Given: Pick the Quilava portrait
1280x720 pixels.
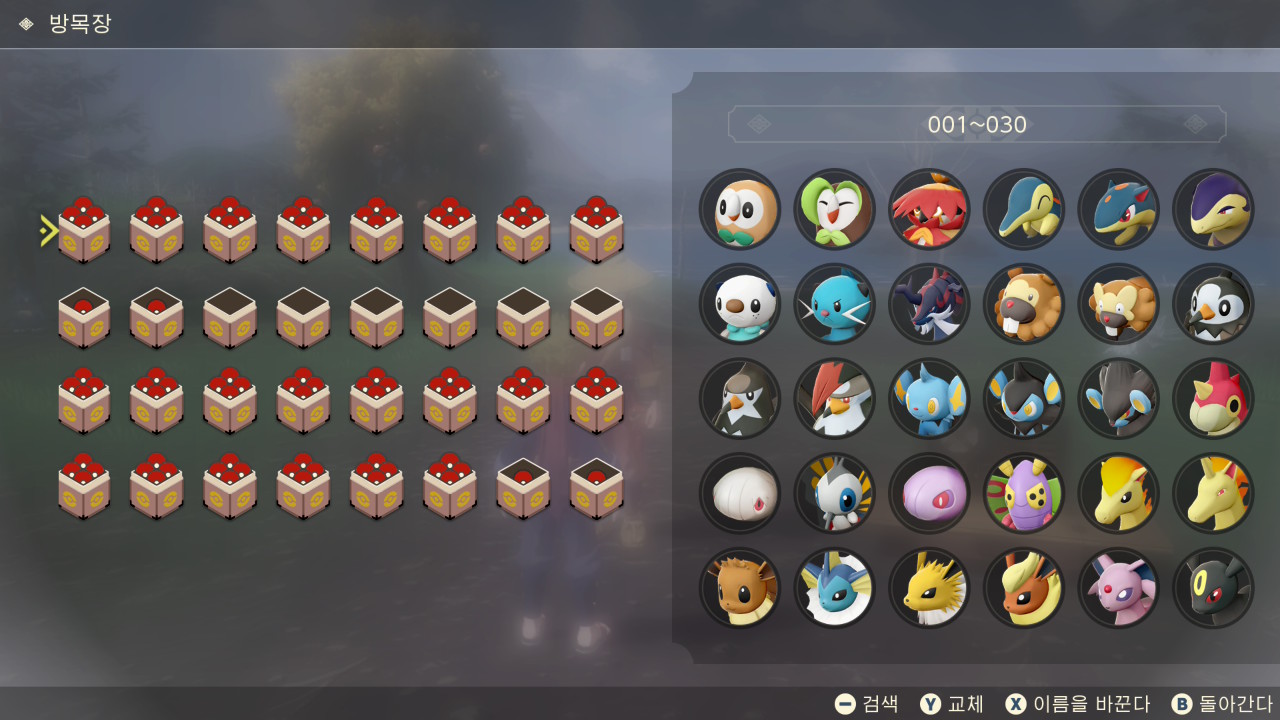Looking at the screenshot, I should 1118,209.
